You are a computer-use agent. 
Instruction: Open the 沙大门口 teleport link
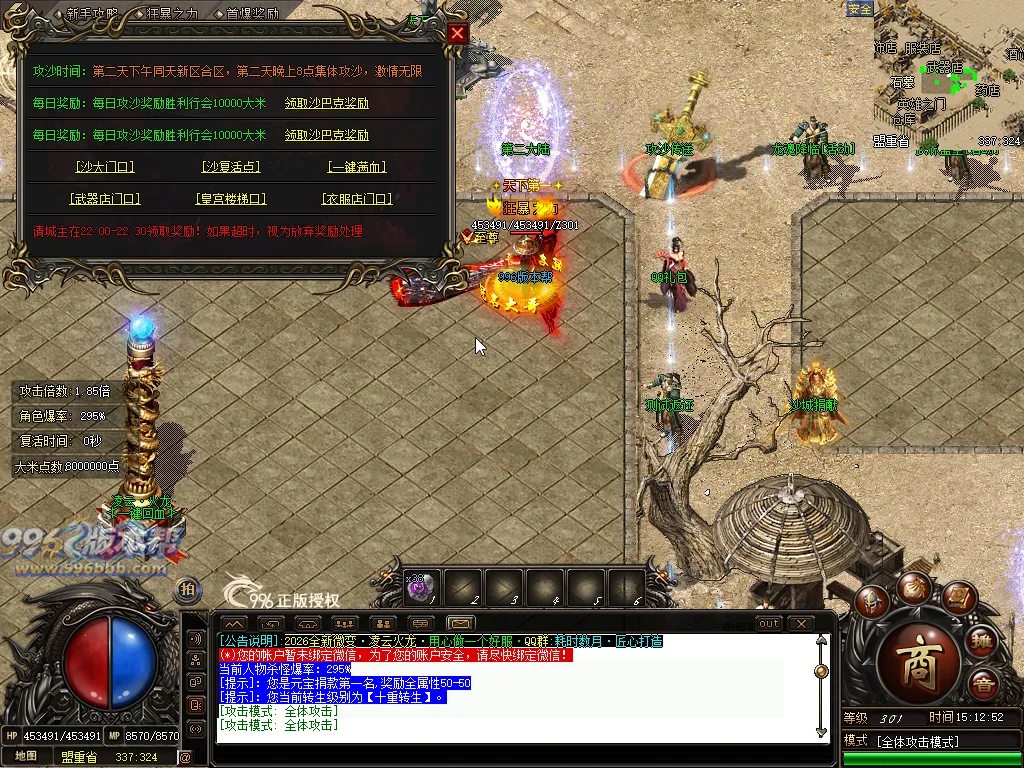(104, 167)
